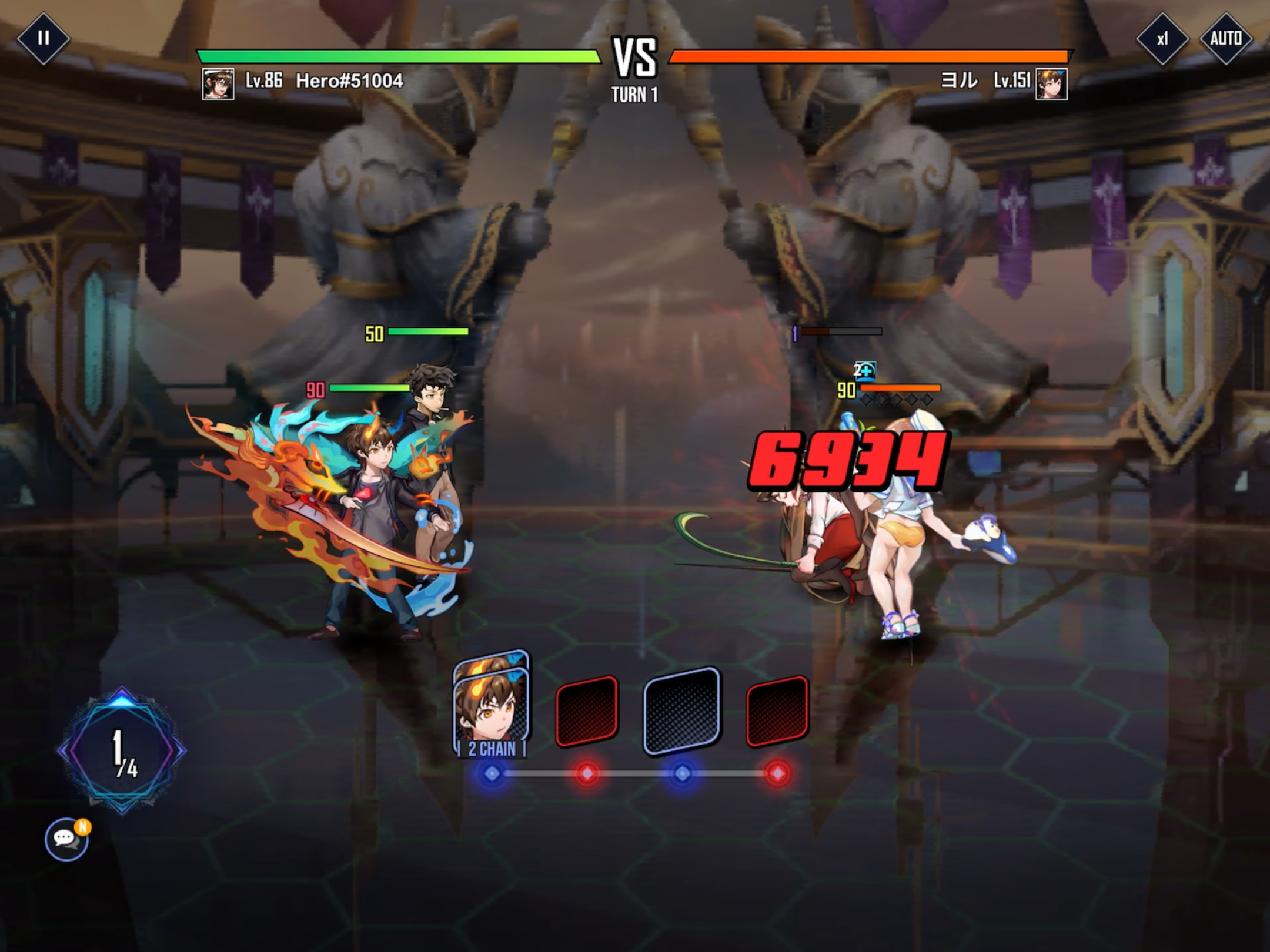The width and height of the screenshot is (1270, 952).
Task: Pause the battle
Action: [x=43, y=38]
